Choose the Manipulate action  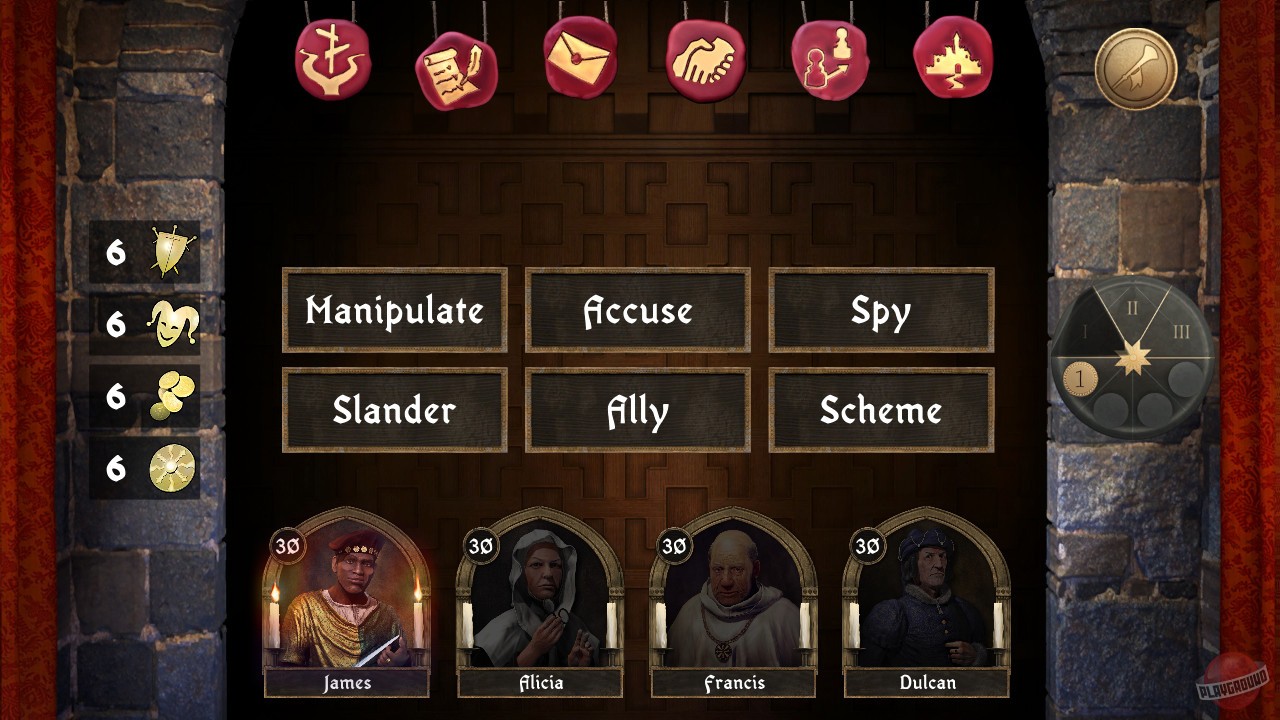(x=394, y=311)
